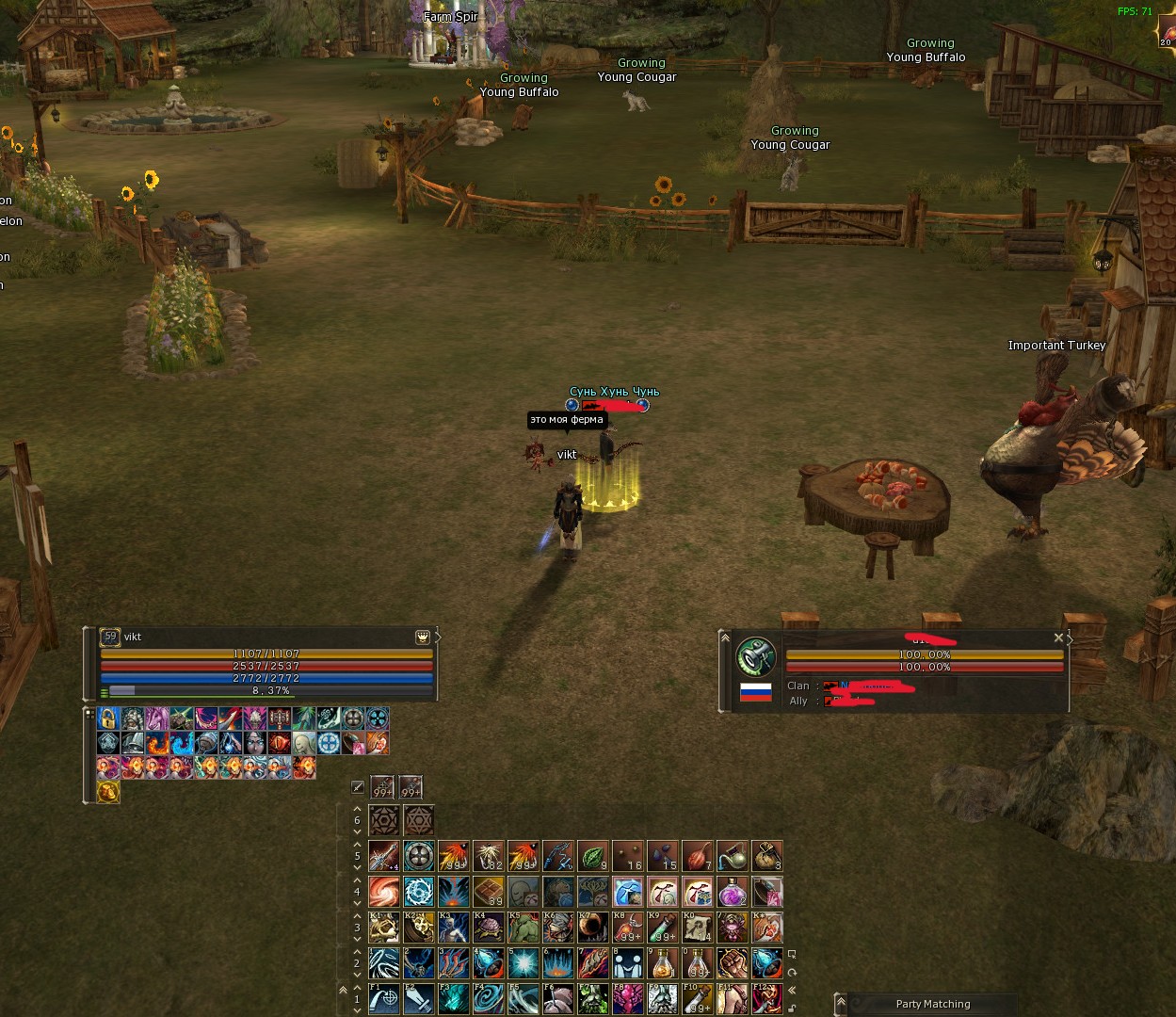
Task: Activate the clenched fist skill
Action: [733, 963]
